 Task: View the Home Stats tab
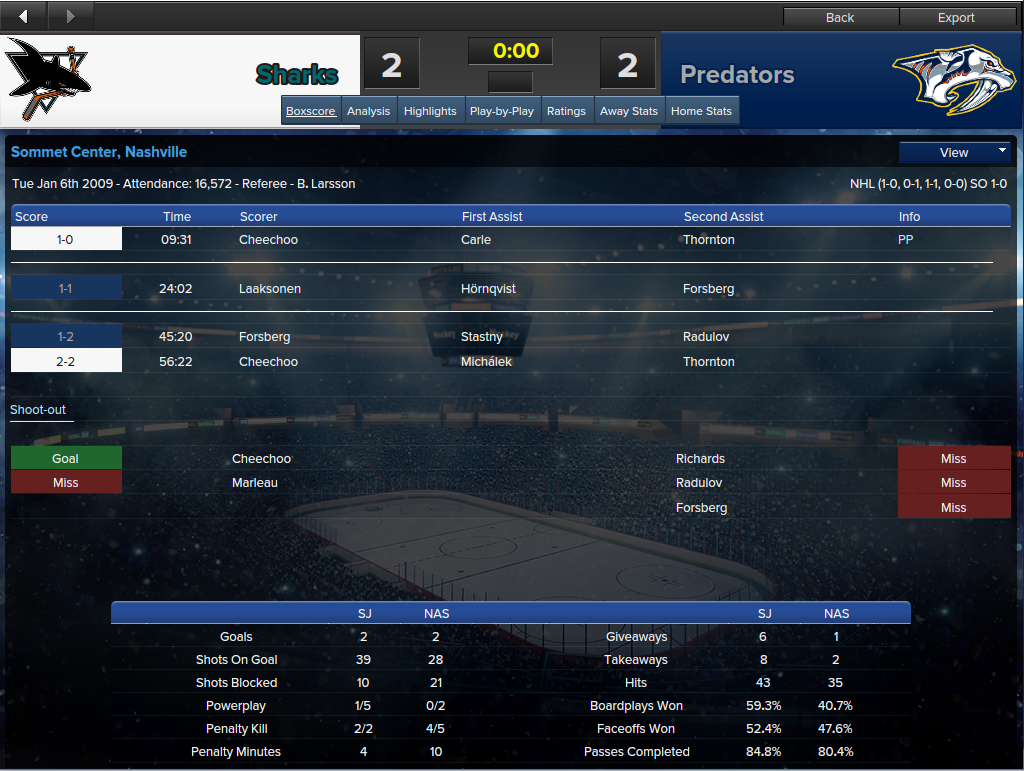(701, 111)
